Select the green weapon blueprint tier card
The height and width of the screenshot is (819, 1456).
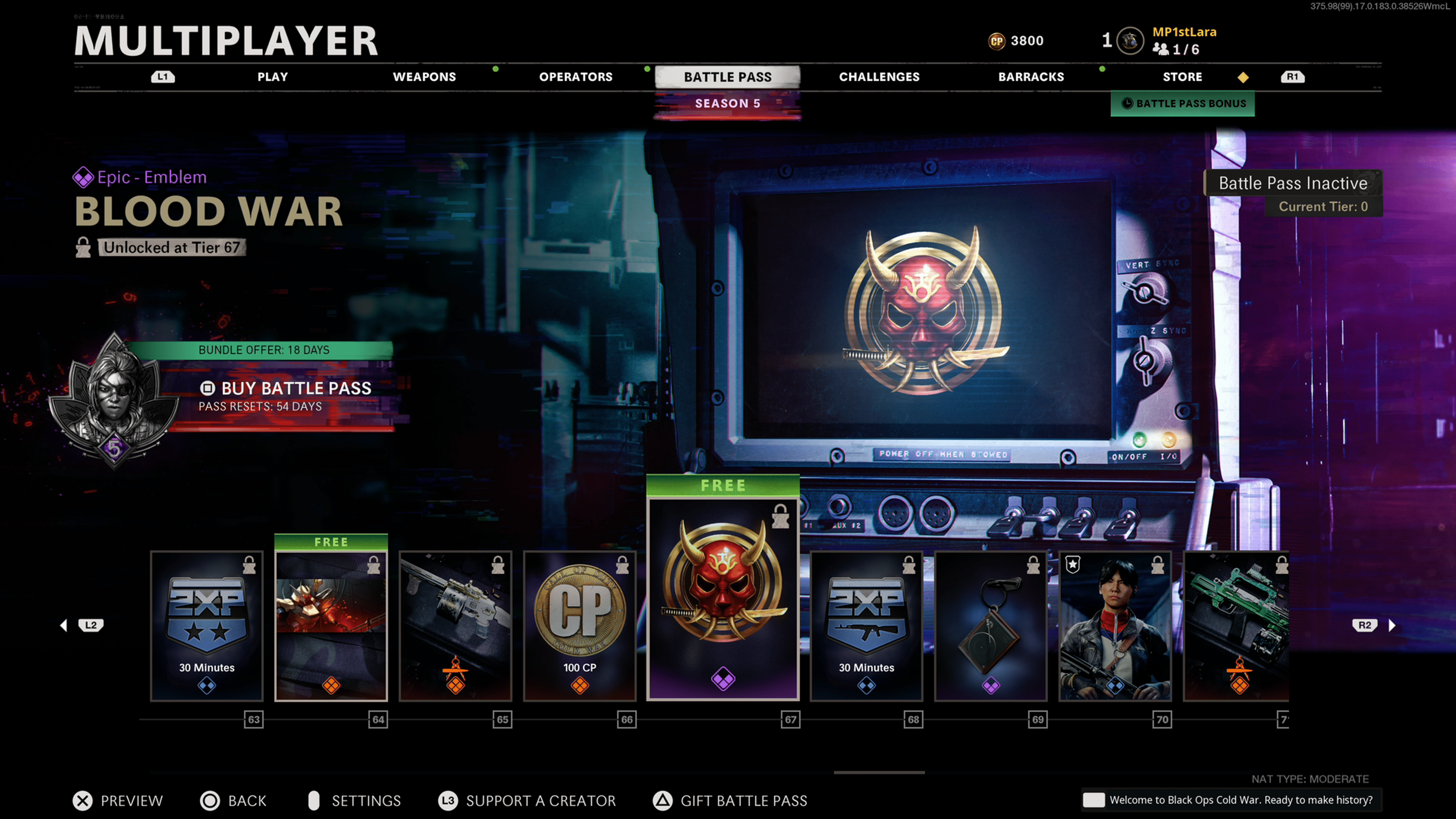point(1236,626)
